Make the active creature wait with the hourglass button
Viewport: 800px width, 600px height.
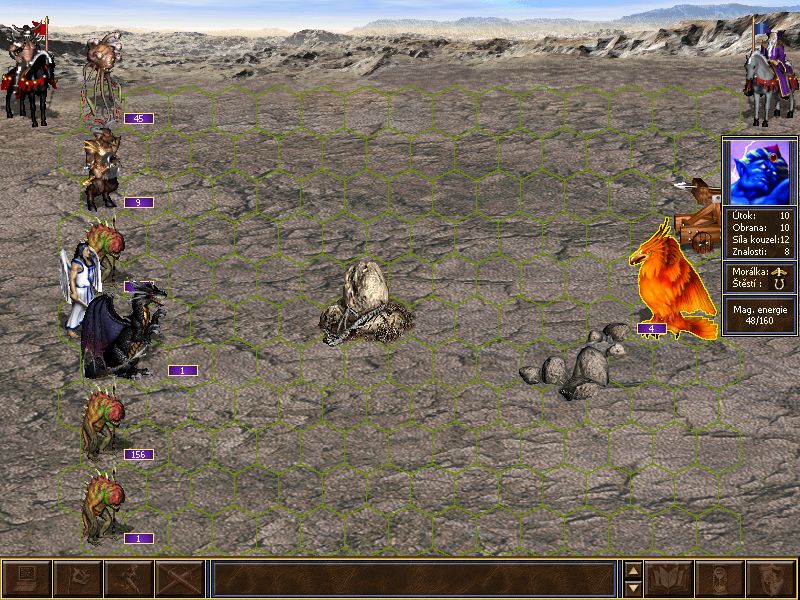pos(721,578)
